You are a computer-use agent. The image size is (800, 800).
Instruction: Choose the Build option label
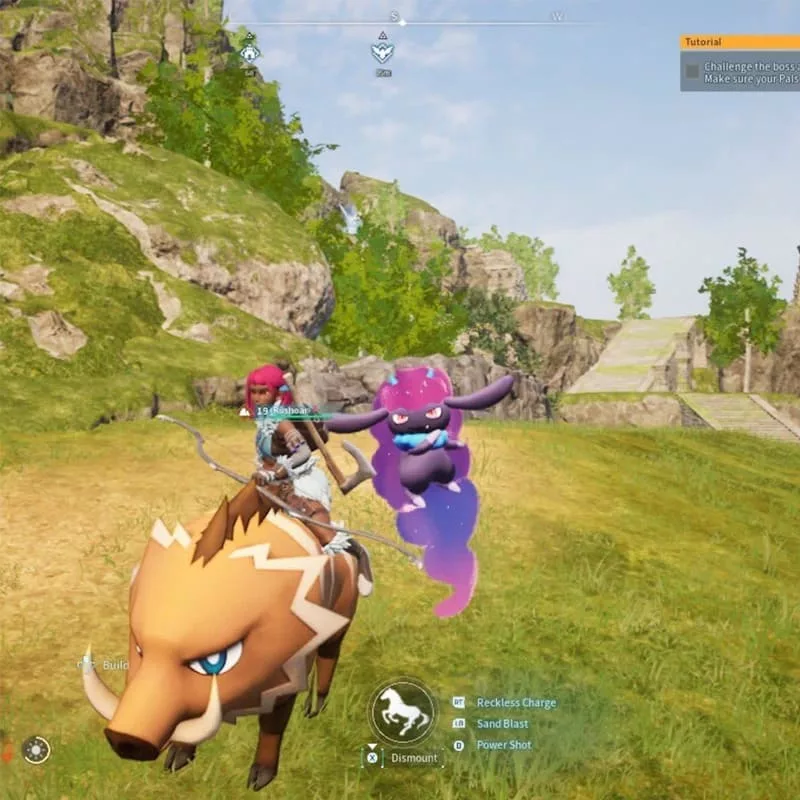click(115, 665)
